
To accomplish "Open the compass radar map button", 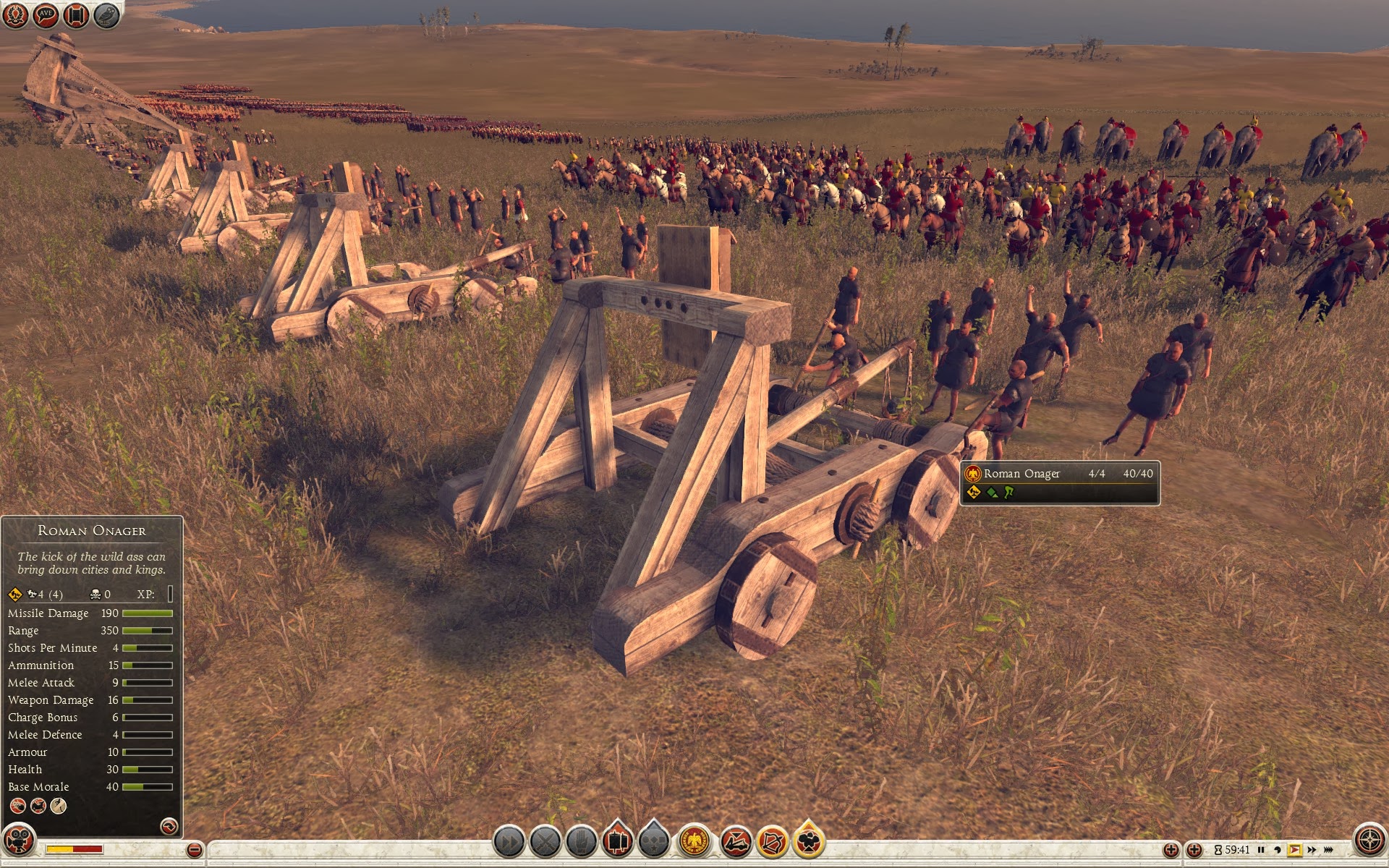I will (x=1369, y=841).
